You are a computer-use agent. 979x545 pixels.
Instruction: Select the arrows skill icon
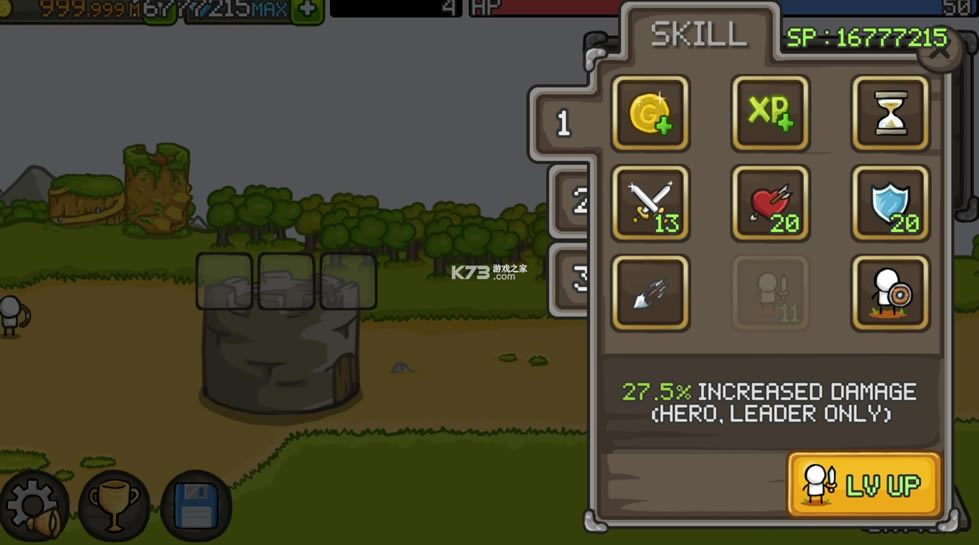650,292
